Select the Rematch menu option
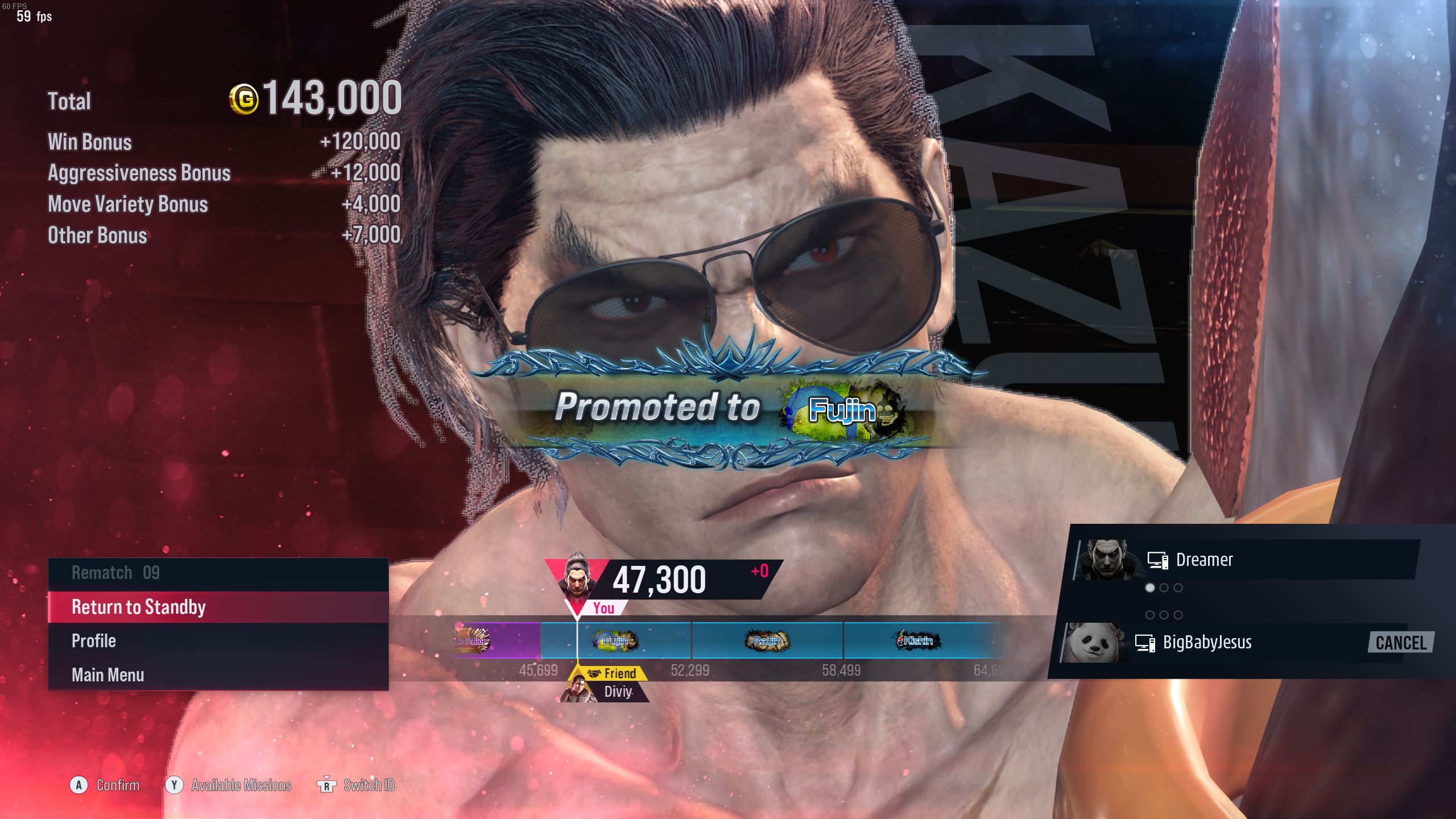The height and width of the screenshot is (819, 1456). click(x=218, y=573)
